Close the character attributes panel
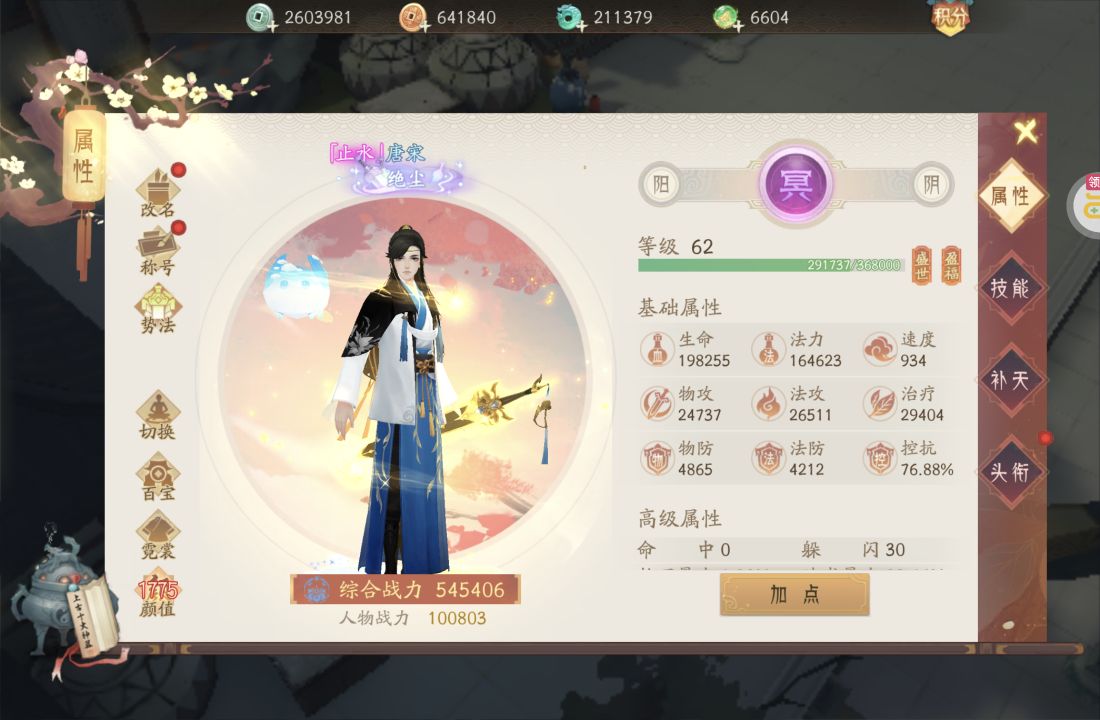This screenshot has height=720, width=1100. (1025, 131)
